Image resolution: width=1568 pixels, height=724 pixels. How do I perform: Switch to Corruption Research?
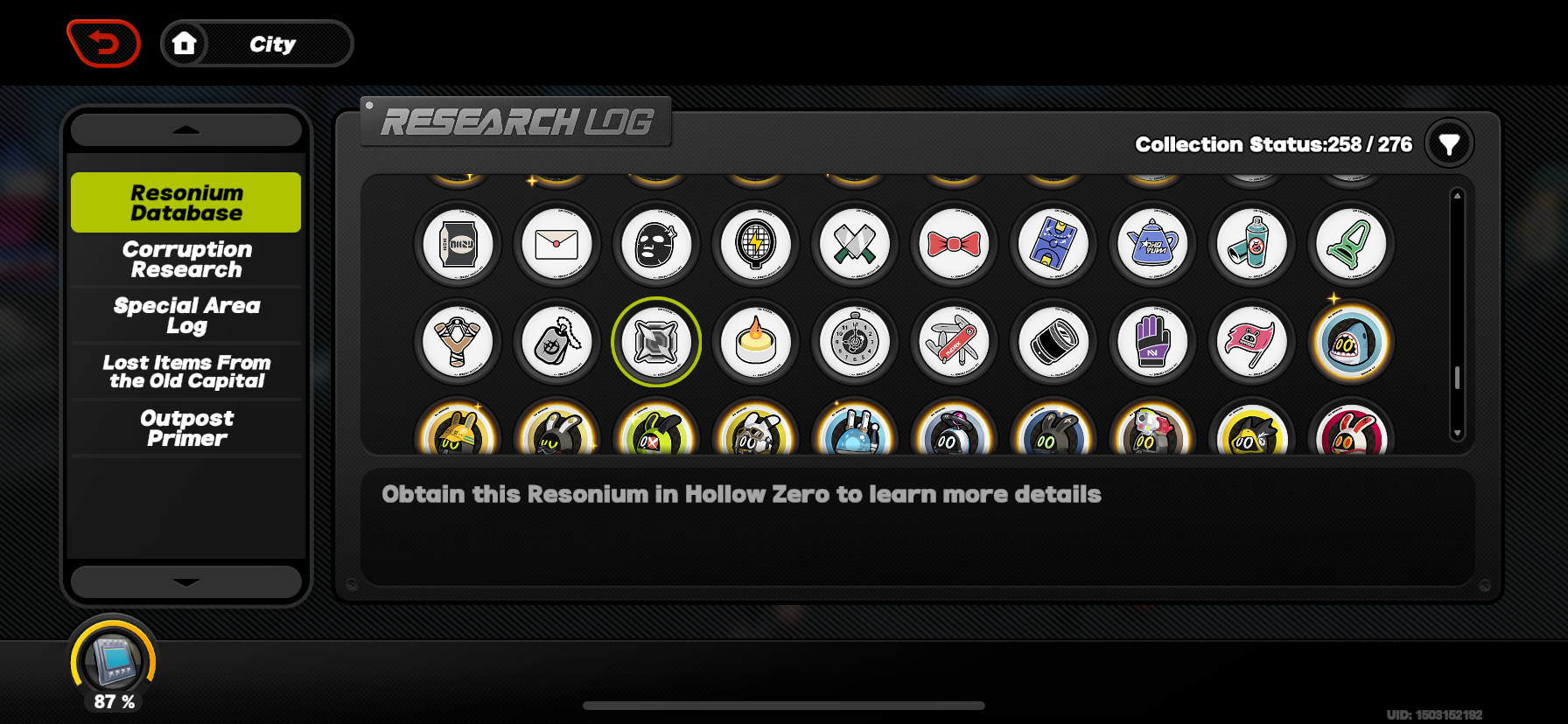coord(185,260)
